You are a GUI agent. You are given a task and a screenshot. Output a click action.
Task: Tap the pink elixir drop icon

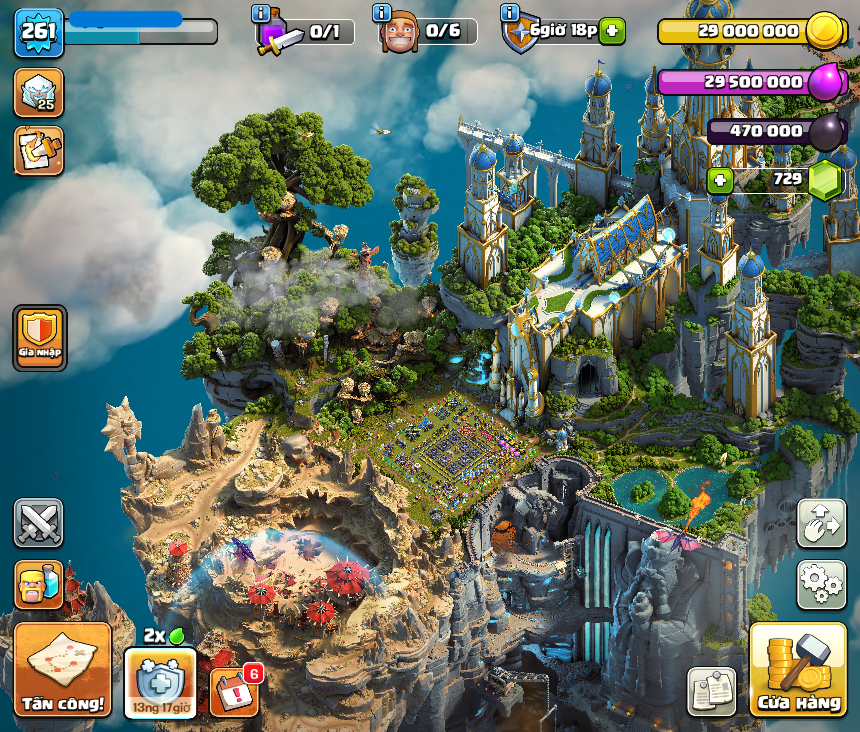pos(825,81)
